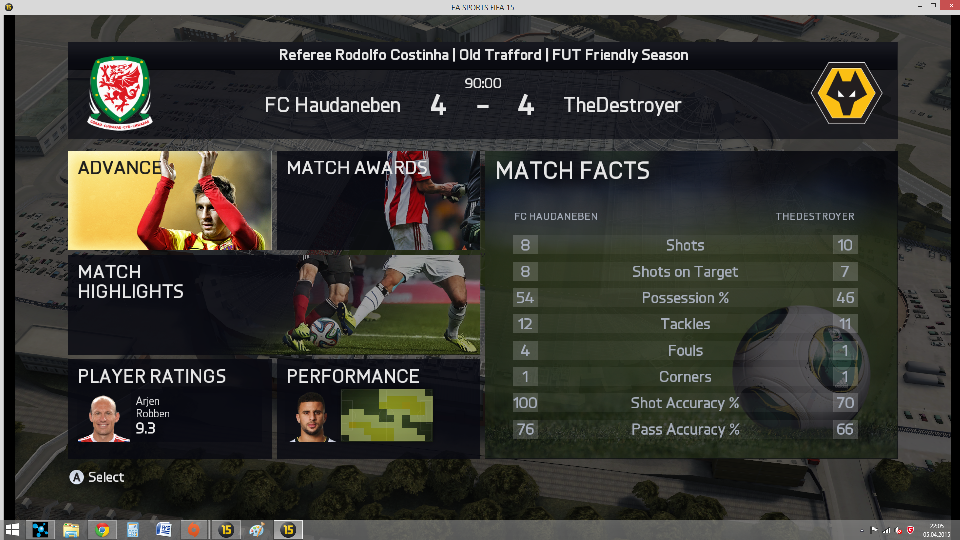Screen dimensions: 960x540
Task: Open the Match Awards tile
Action: pos(377,200)
